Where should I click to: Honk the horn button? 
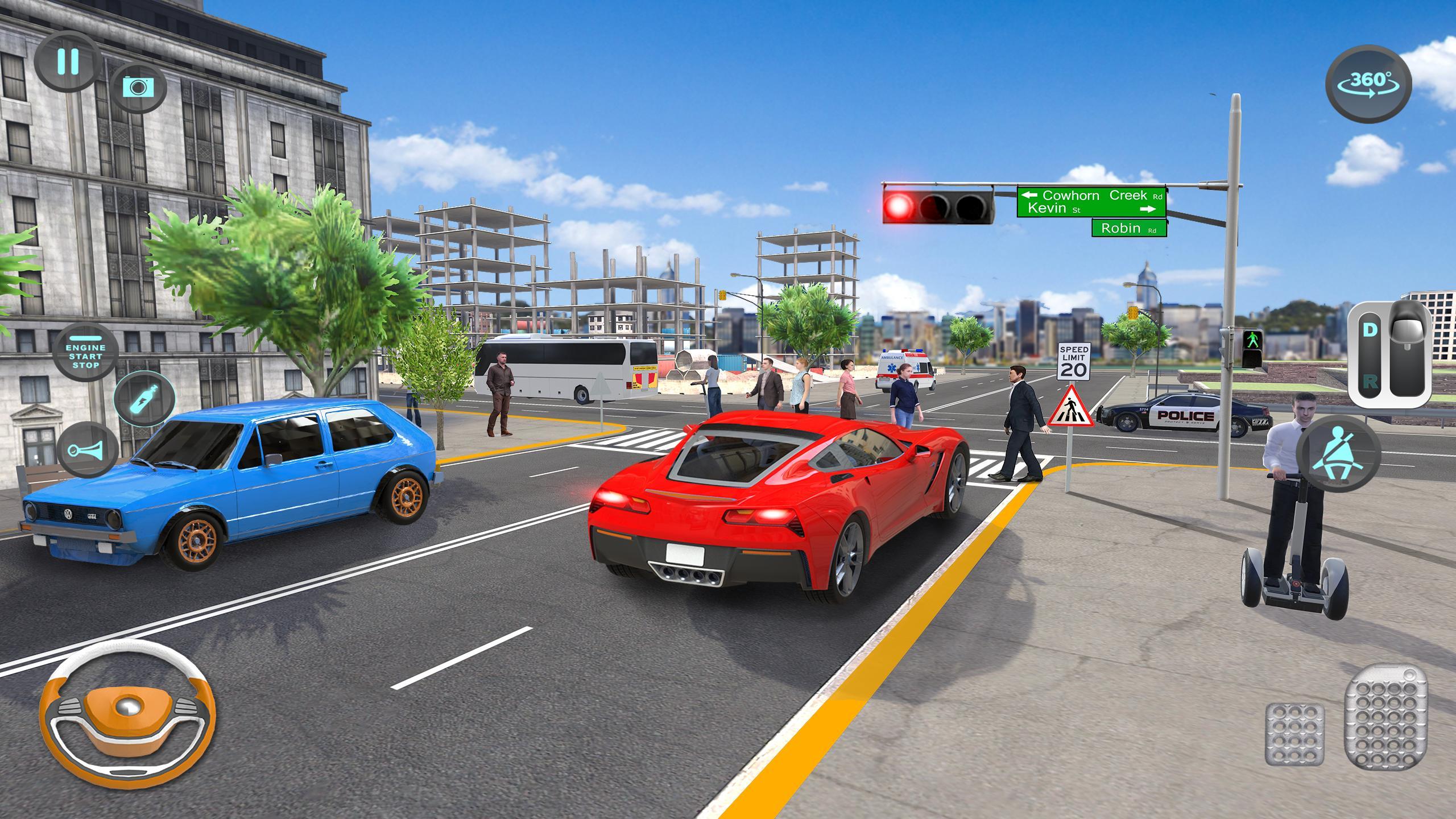coord(87,449)
